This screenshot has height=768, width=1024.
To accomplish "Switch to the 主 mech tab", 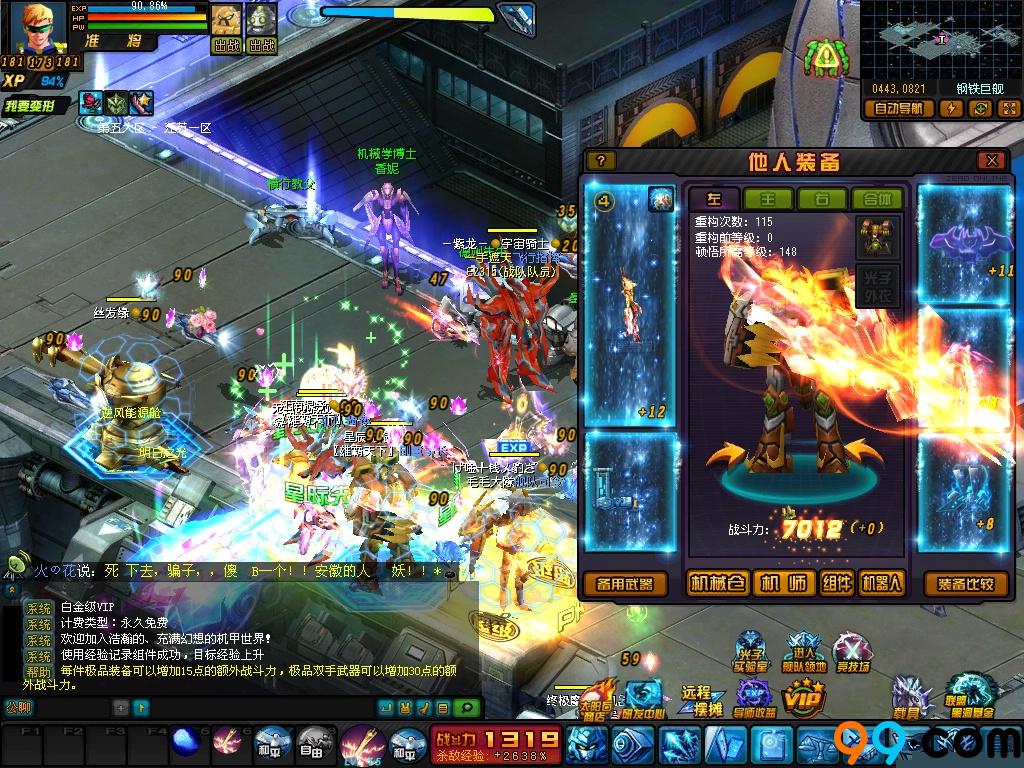I will (x=768, y=199).
